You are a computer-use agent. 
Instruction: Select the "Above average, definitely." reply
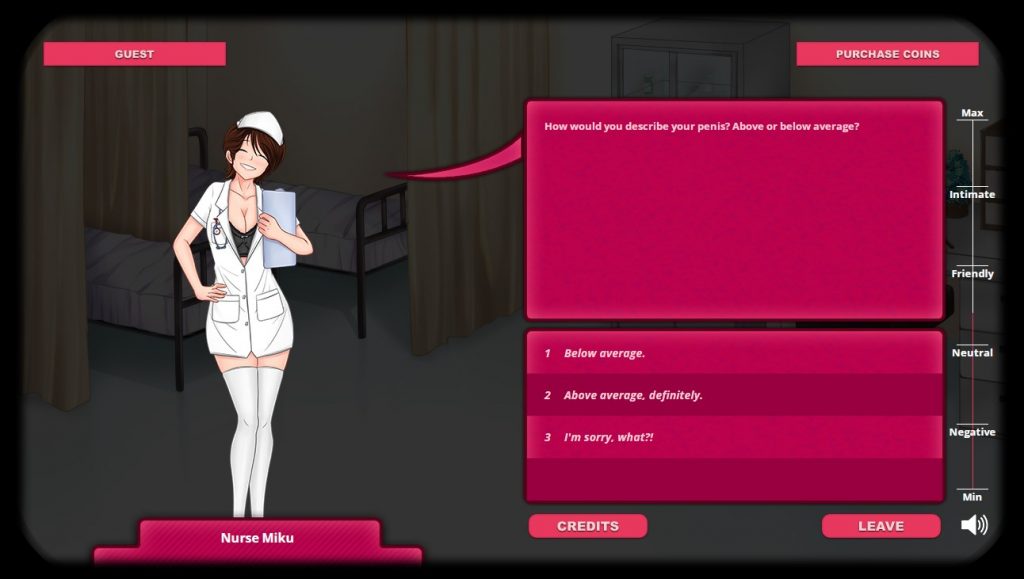click(x=633, y=395)
